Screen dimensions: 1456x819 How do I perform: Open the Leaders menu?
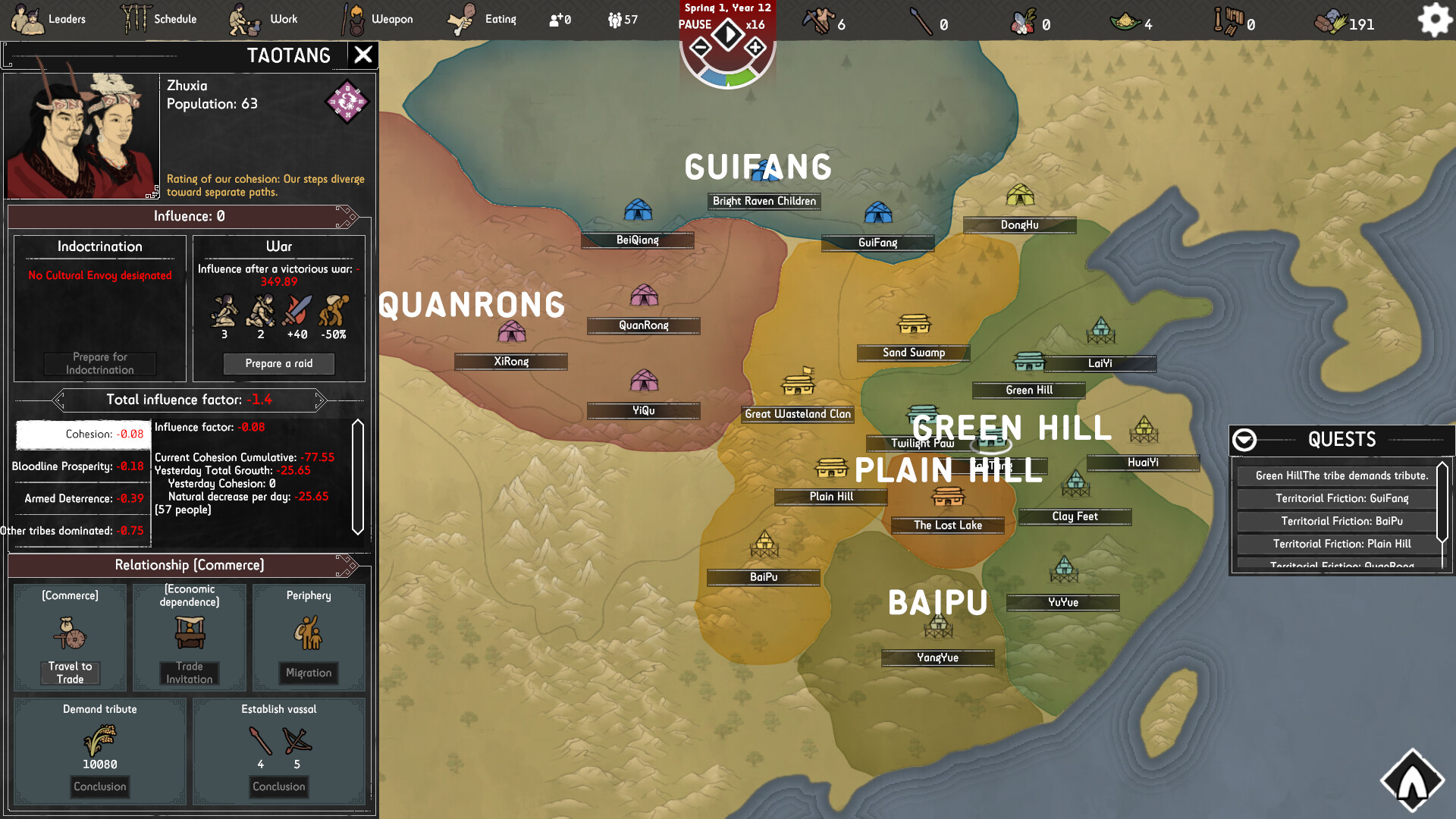(x=50, y=19)
